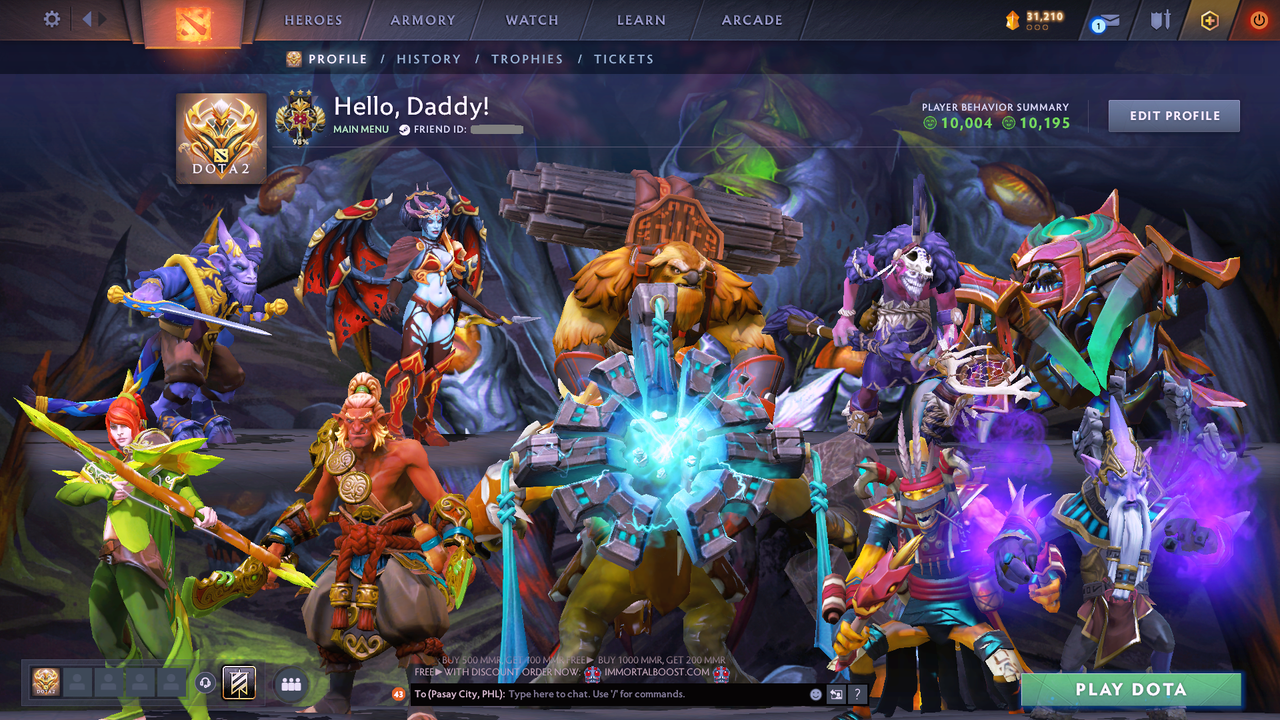Open mail notifications via the envelope icon

tap(1103, 19)
